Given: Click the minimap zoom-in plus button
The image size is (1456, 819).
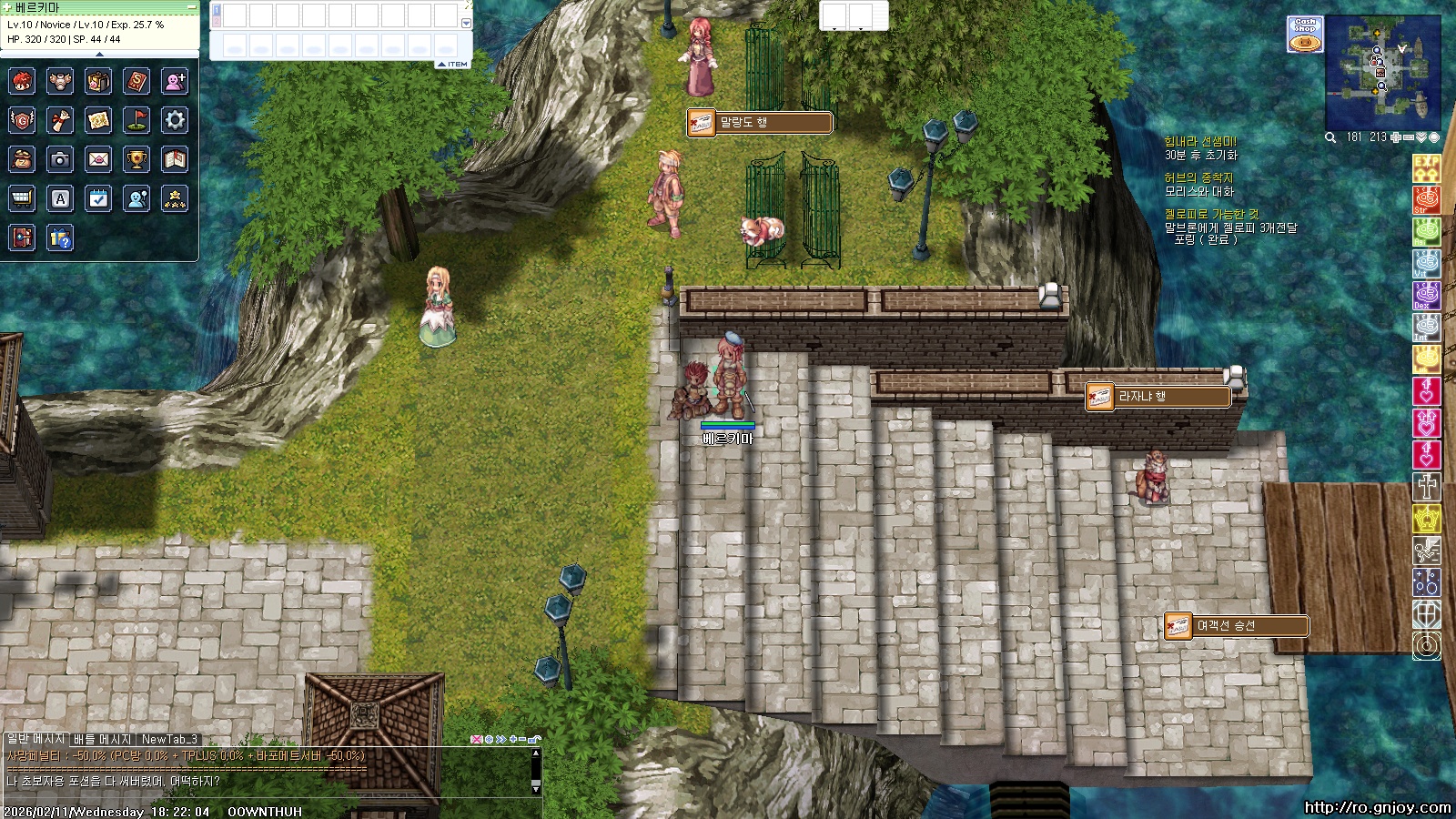Looking at the screenshot, I should point(1396,137).
